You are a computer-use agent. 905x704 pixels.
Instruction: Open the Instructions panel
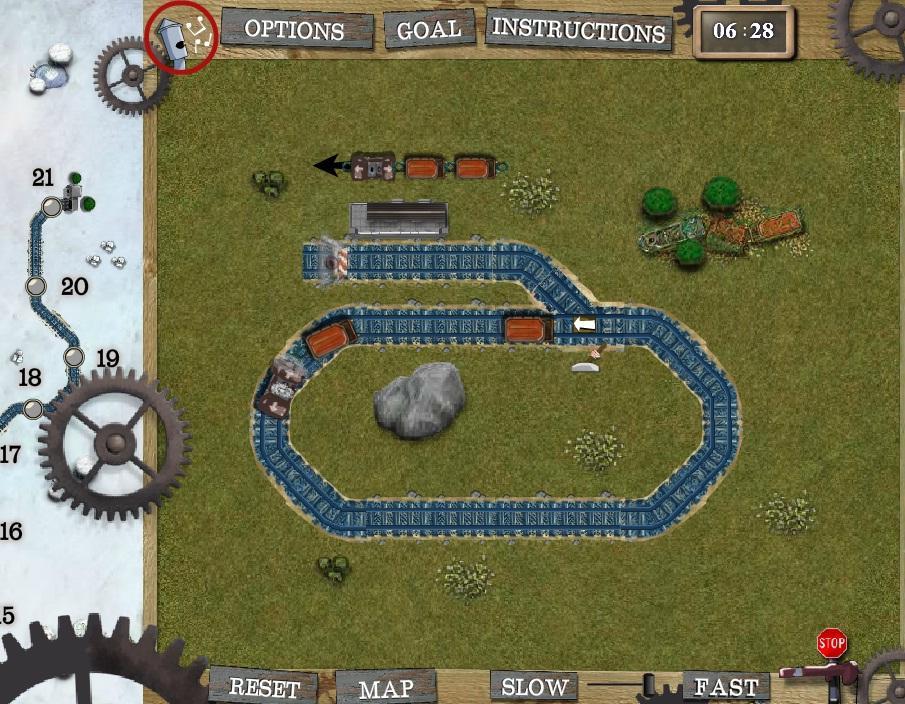pyautogui.click(x=579, y=30)
